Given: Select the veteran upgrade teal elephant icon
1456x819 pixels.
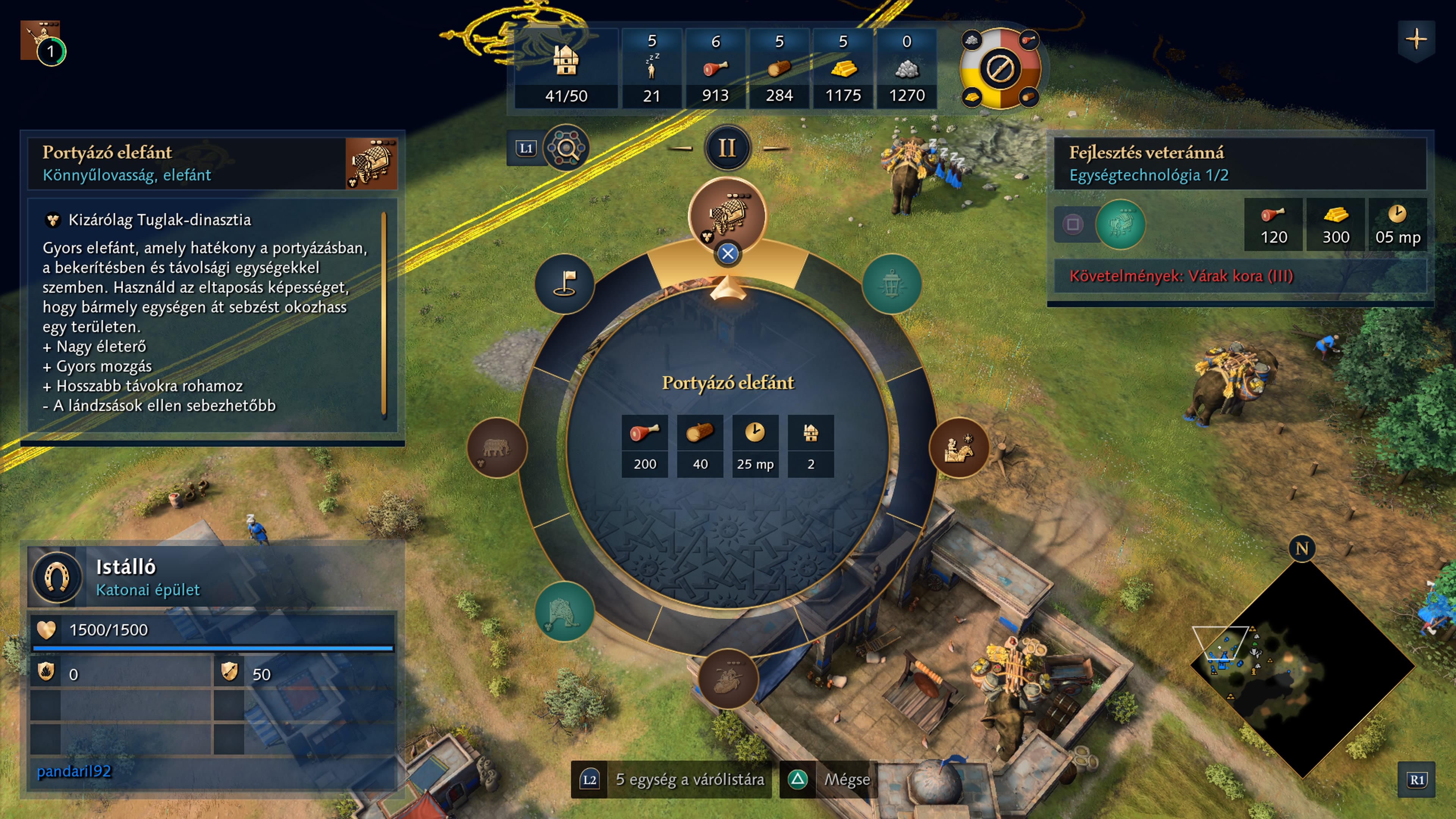Looking at the screenshot, I should pos(1120,224).
